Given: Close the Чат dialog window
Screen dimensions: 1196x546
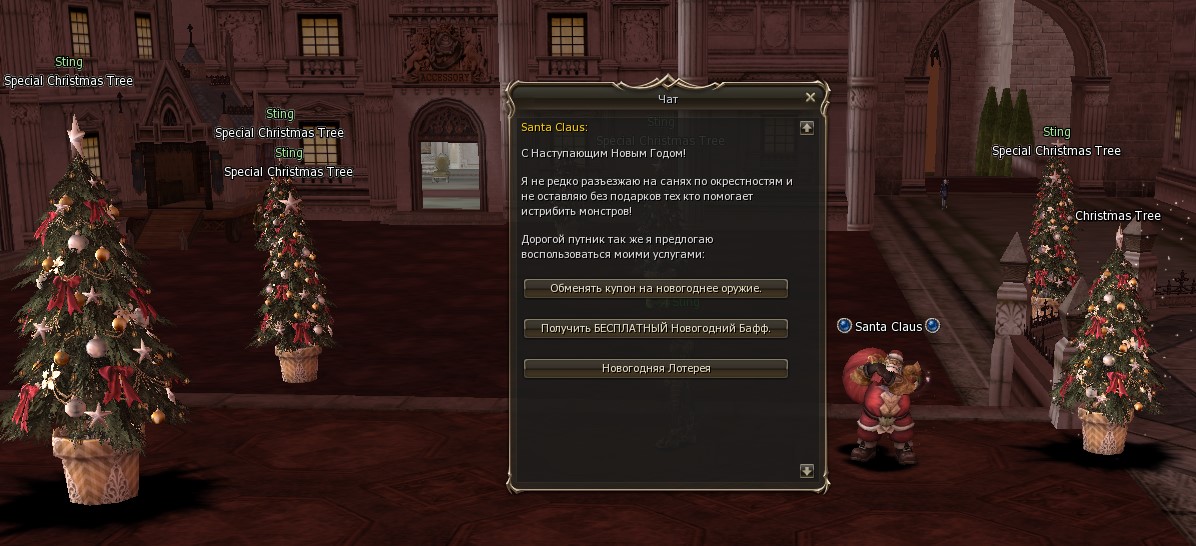Looking at the screenshot, I should [x=810, y=97].
